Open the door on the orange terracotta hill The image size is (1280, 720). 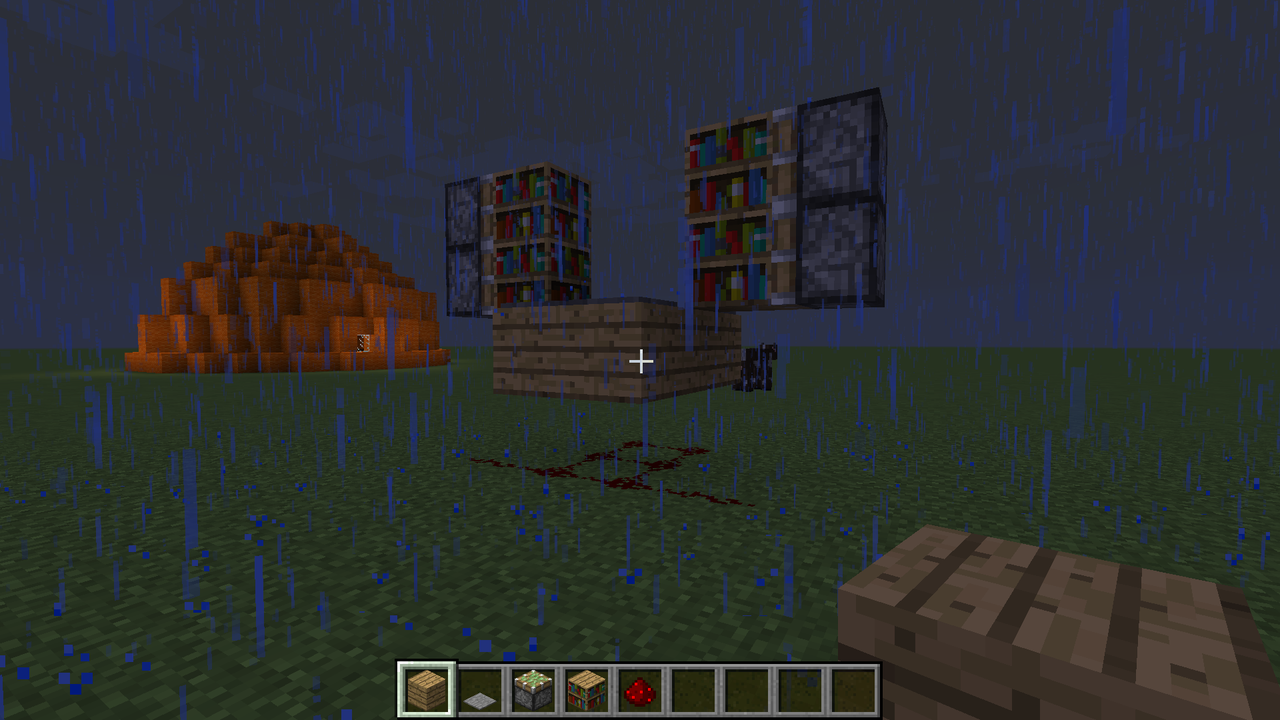tap(362, 344)
